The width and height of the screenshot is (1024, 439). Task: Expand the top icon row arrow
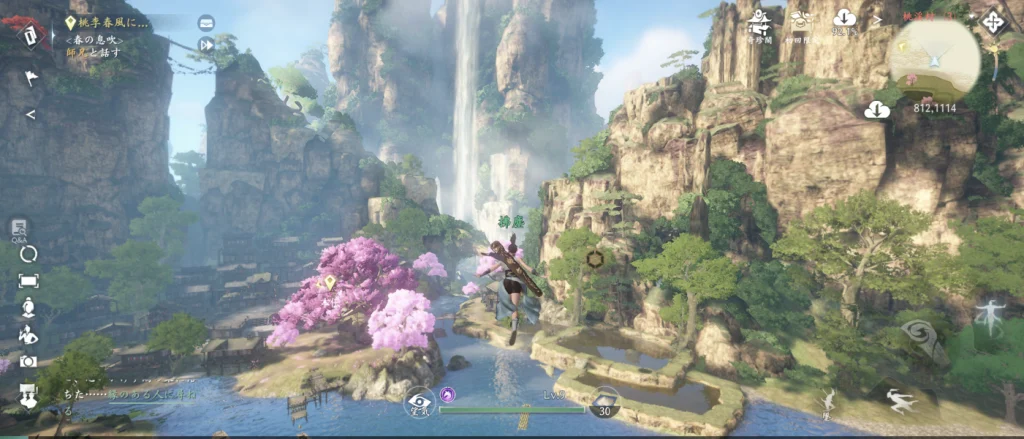[x=877, y=20]
